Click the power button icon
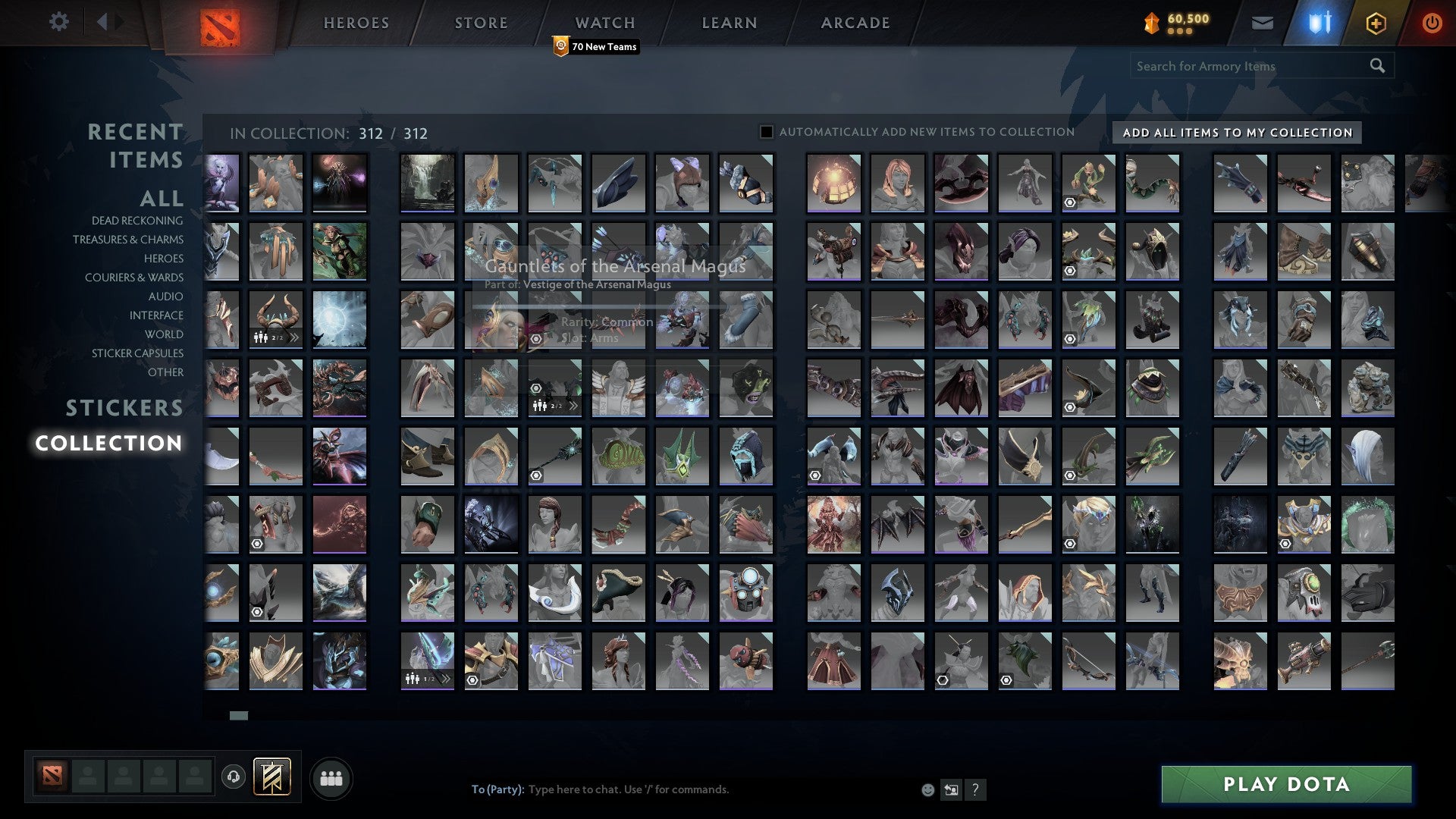The image size is (1456, 819). pos(1430,23)
